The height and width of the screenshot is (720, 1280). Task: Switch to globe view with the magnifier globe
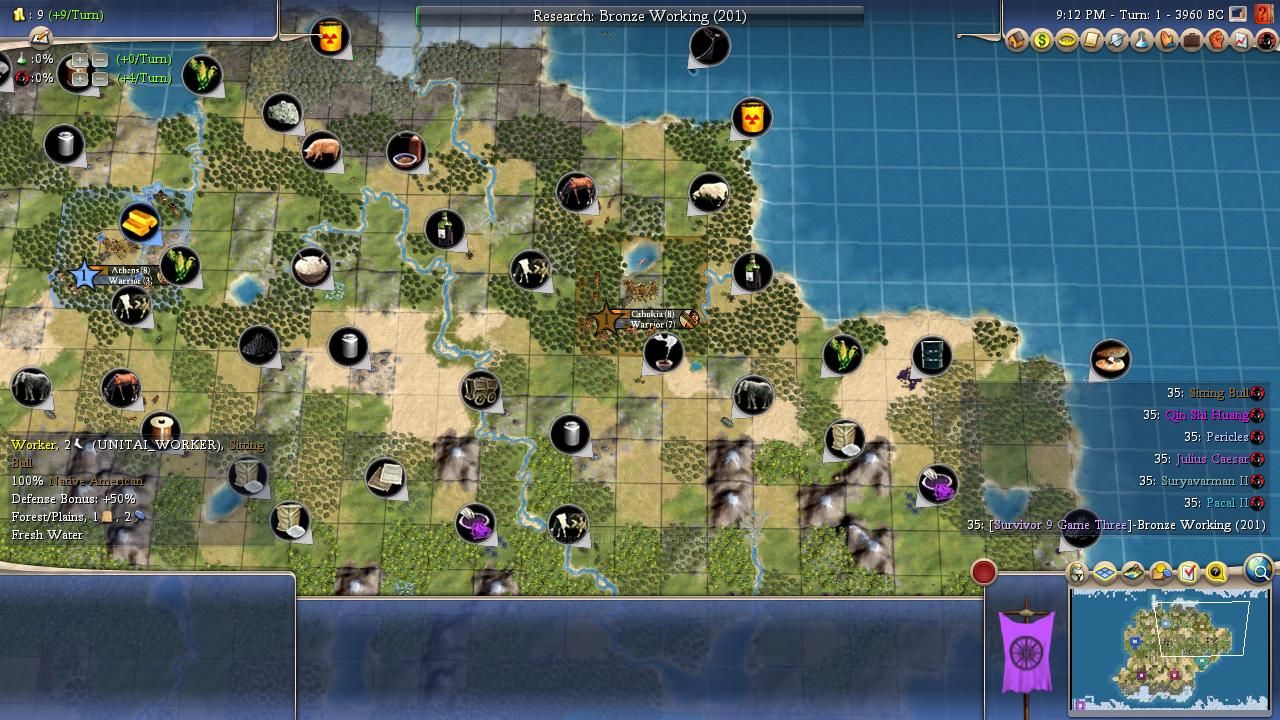coord(1260,570)
